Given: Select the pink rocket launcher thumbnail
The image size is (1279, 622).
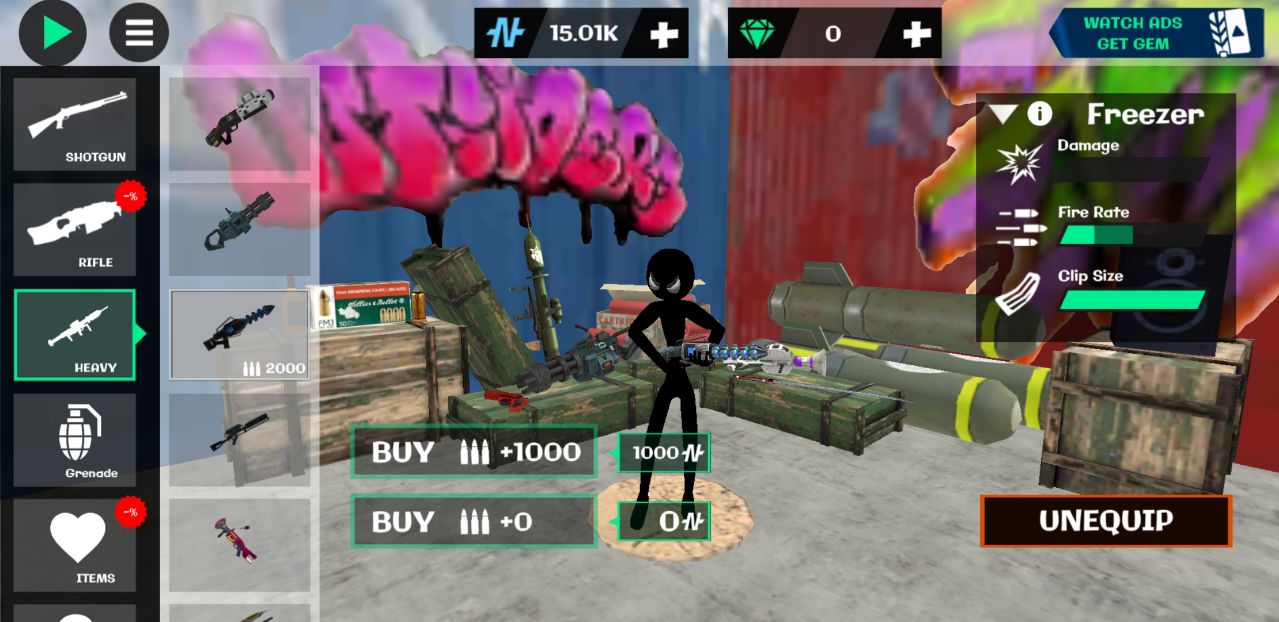Looking at the screenshot, I should 239,545.
